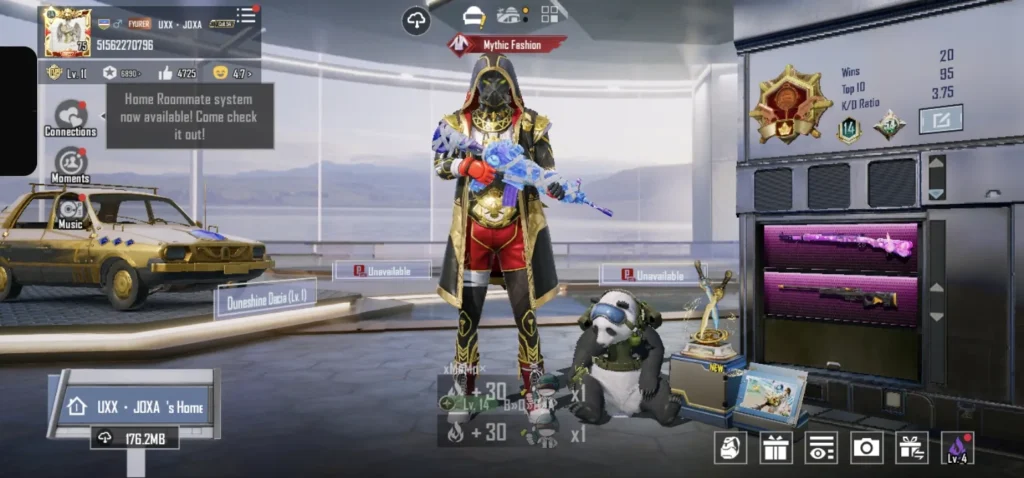This screenshot has height=478, width=1024.
Task: Select the helmet icon with exclamation mark
Action: pos(474,16)
